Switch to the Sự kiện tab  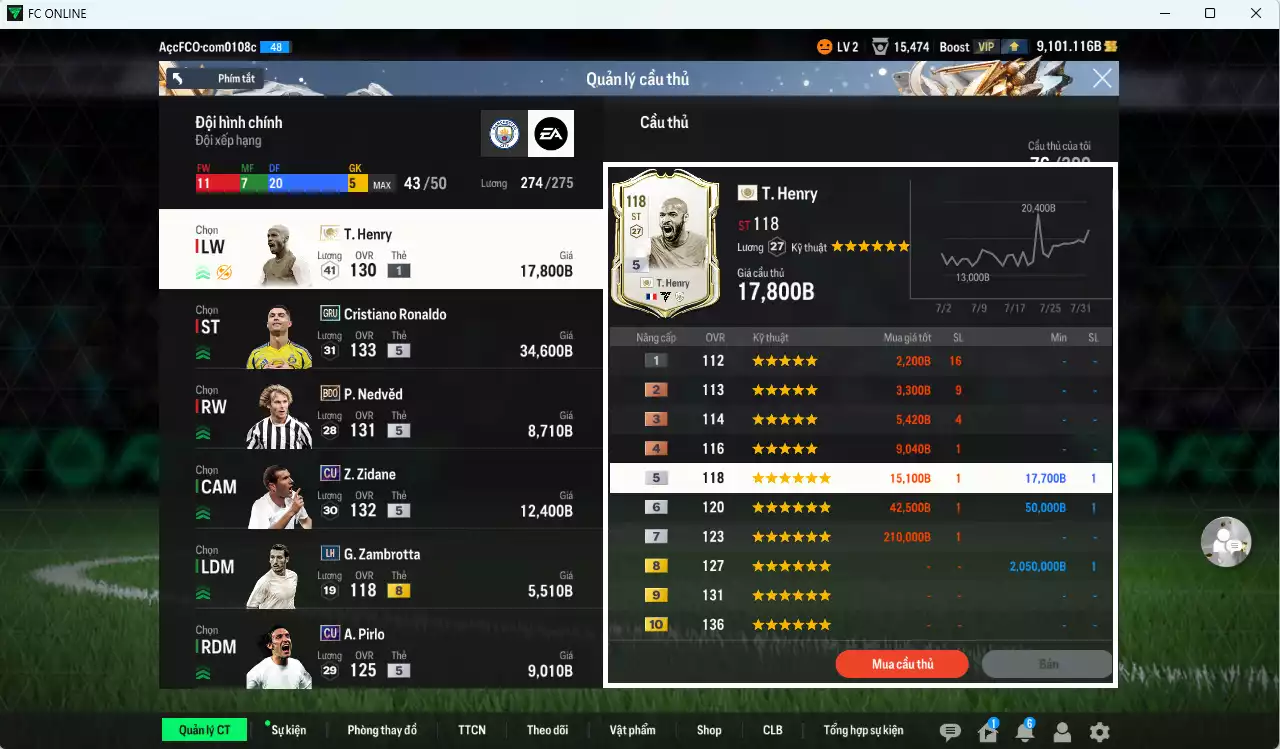click(x=288, y=730)
